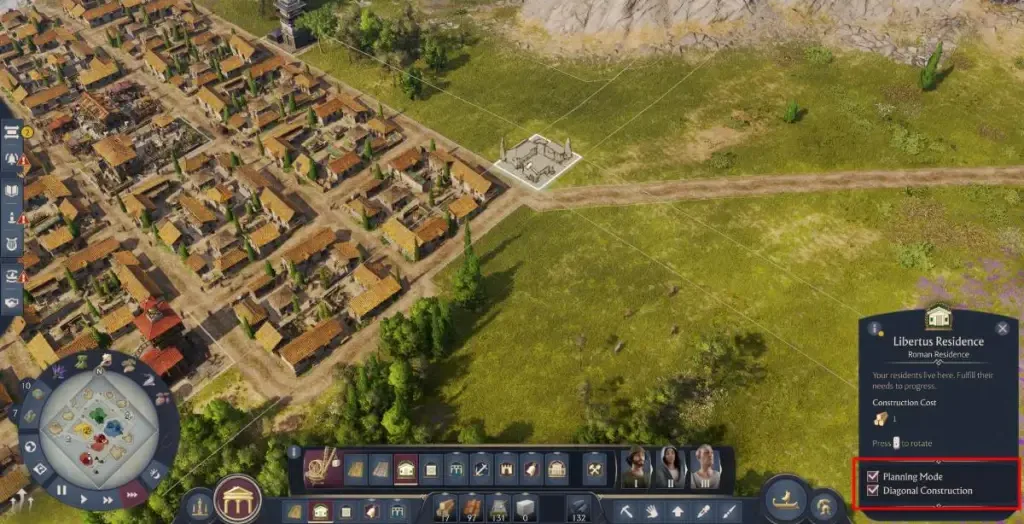Select the third citizen tier portrait

pos(705,466)
